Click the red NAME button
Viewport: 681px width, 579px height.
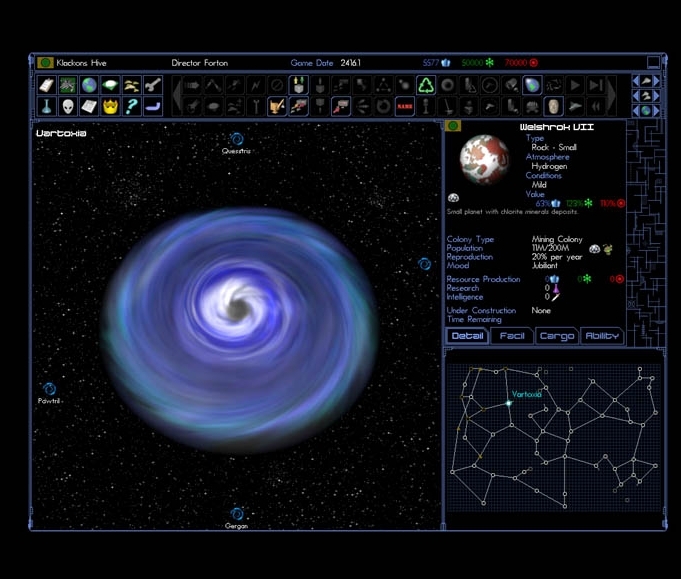click(x=405, y=106)
